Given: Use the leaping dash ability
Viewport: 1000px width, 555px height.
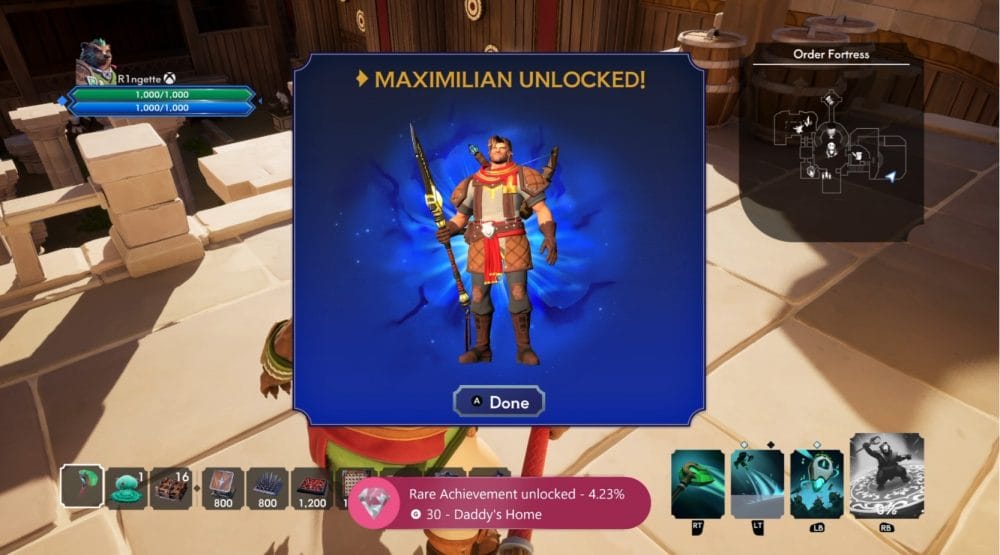Looking at the screenshot, I should 757,483.
